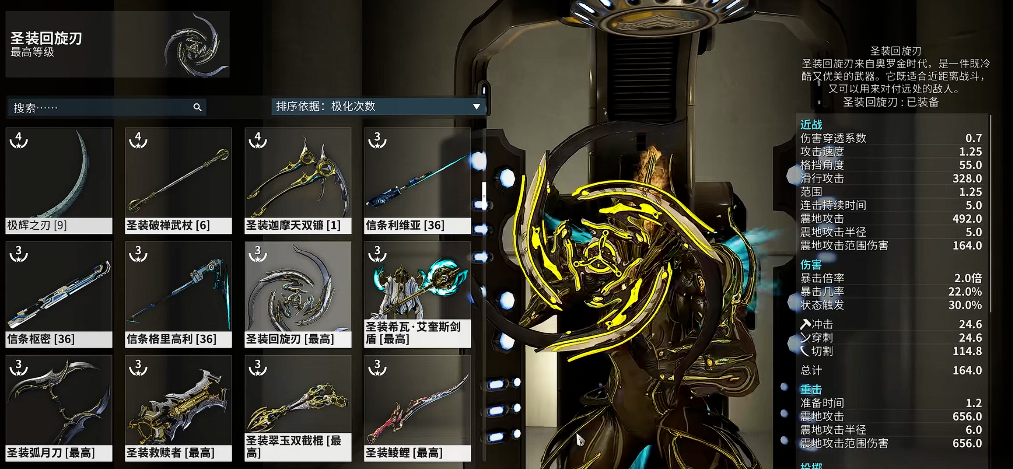Viewport: 1013px width, 469px height.
Task: Choose the 圣装破禅武杖 staff tile
Action: (x=178, y=180)
